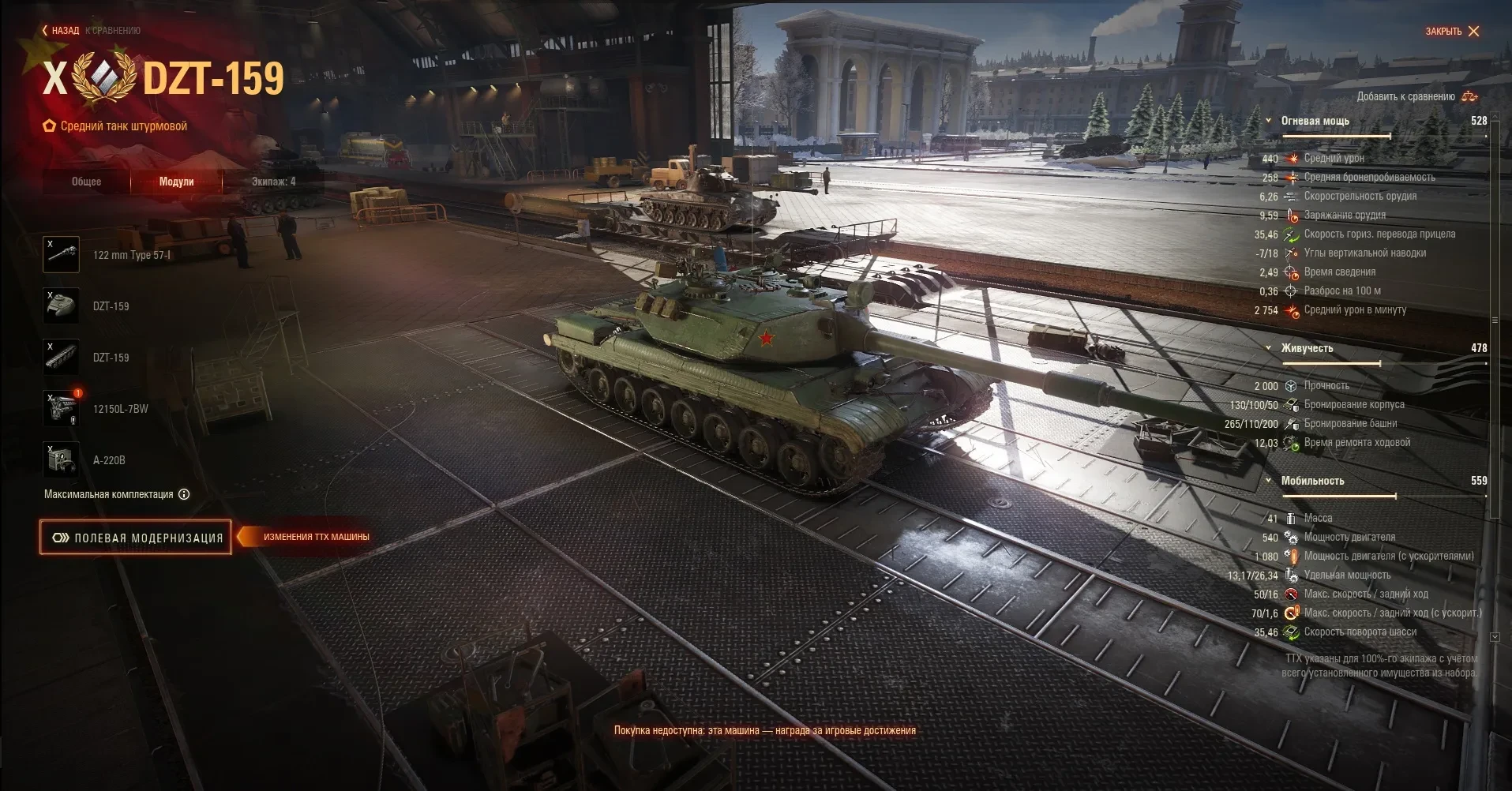Switch to the Общее tab
This screenshot has width=1512, height=791.
87,182
